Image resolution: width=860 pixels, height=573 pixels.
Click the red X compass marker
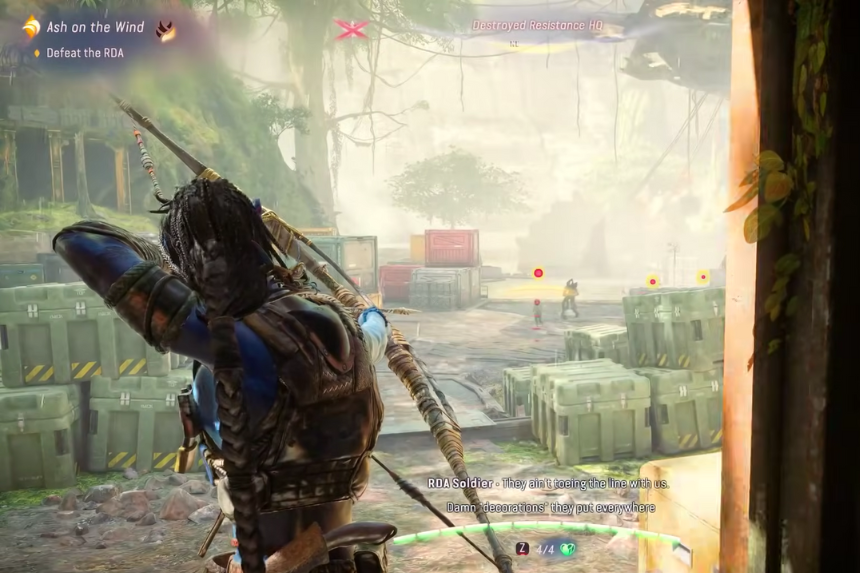tap(352, 29)
